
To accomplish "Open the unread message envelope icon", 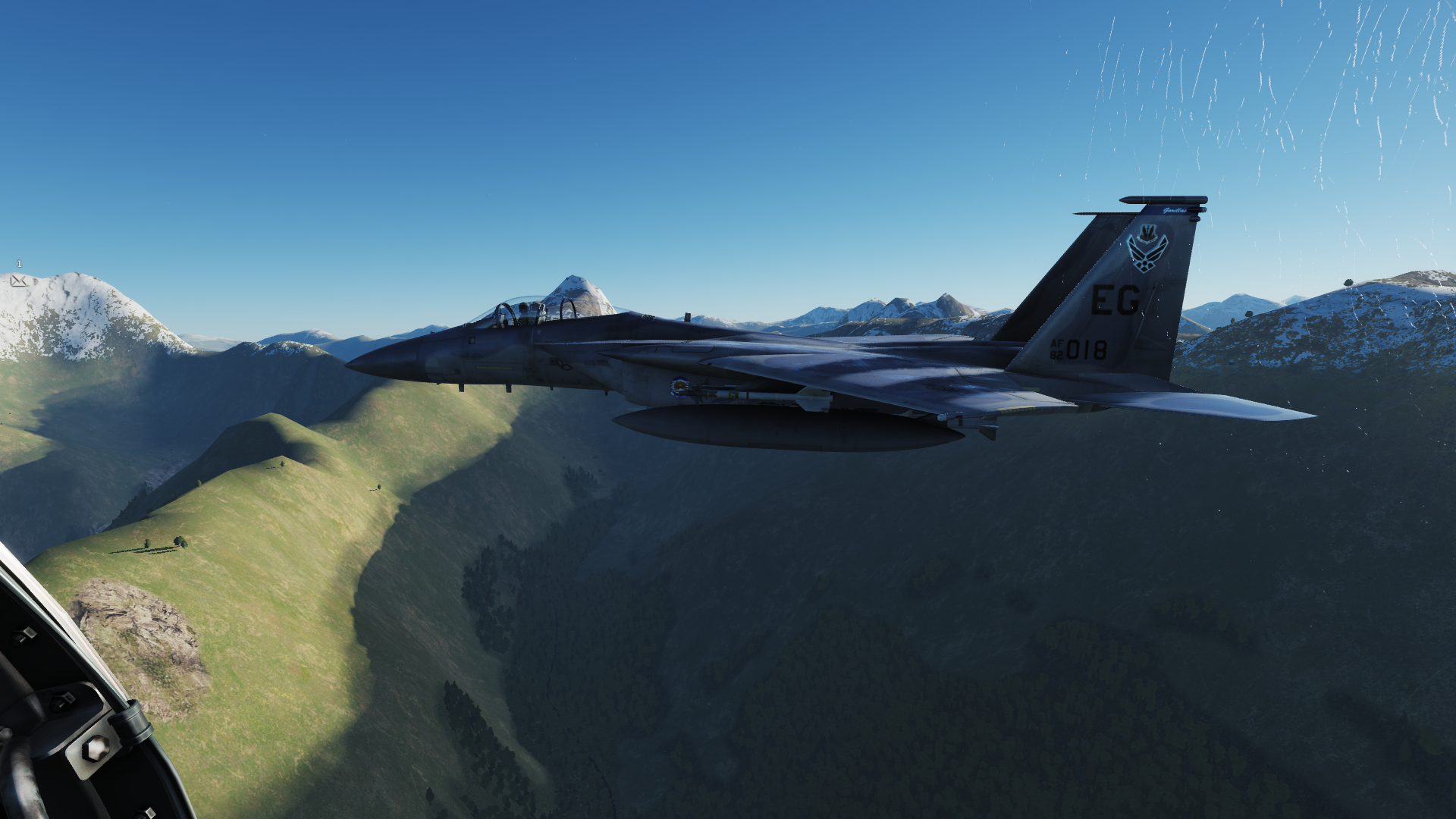I will [18, 281].
